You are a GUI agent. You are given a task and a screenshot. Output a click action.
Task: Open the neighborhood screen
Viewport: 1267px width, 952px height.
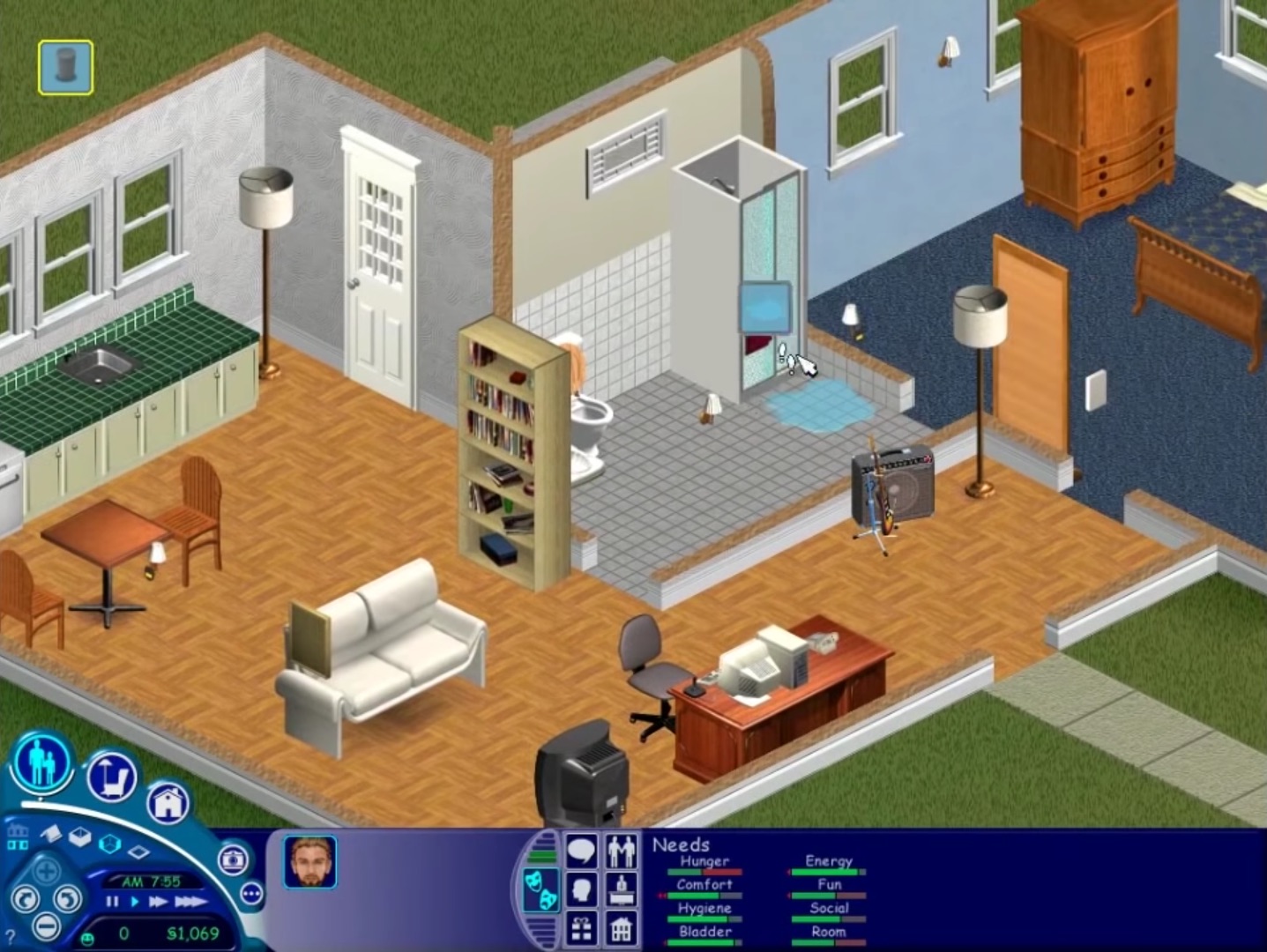pos(18,837)
